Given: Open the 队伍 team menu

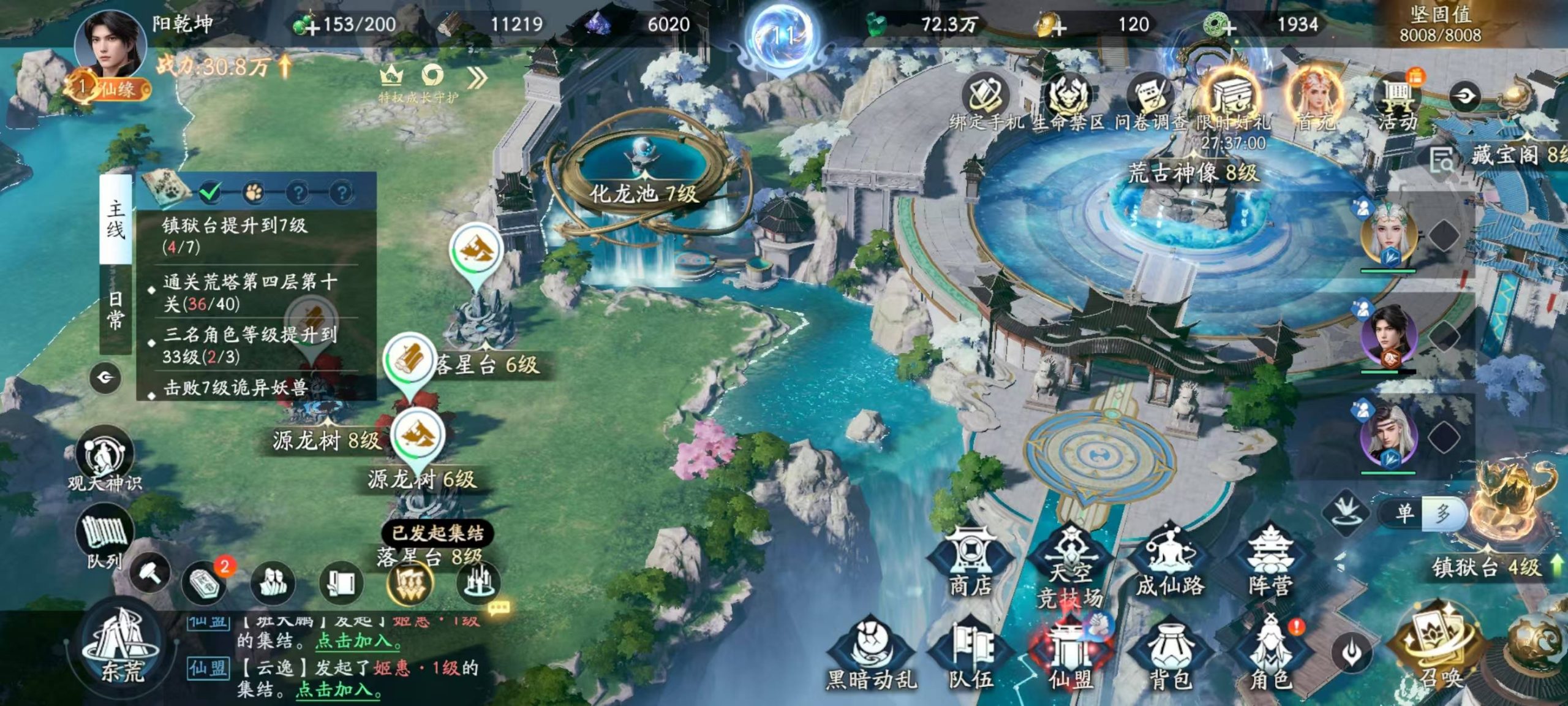Looking at the screenshot, I should point(971,655).
